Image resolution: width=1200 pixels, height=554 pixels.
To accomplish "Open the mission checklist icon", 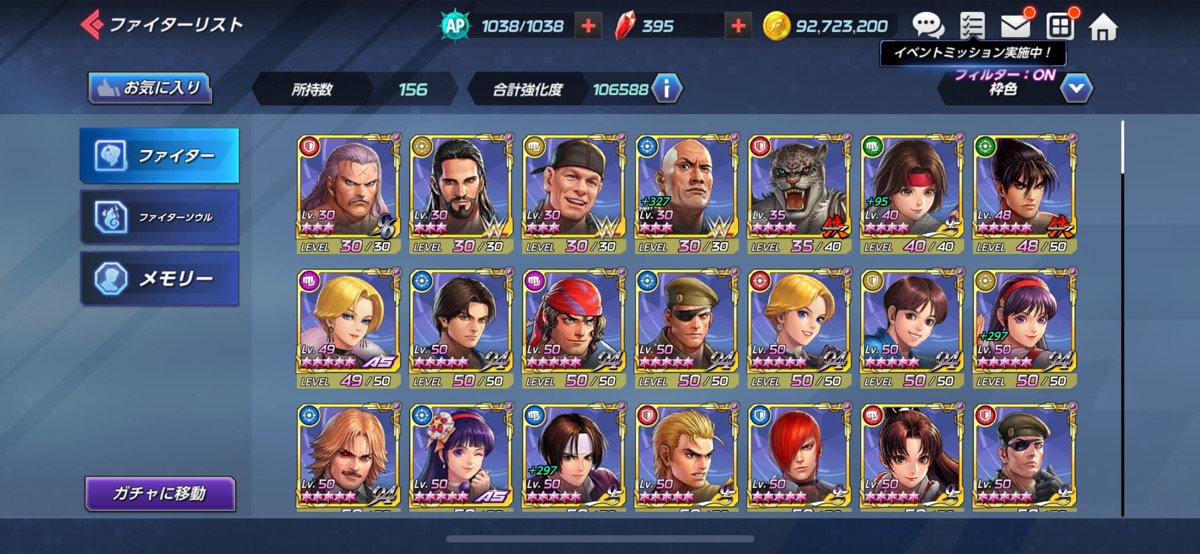I will (x=971, y=26).
